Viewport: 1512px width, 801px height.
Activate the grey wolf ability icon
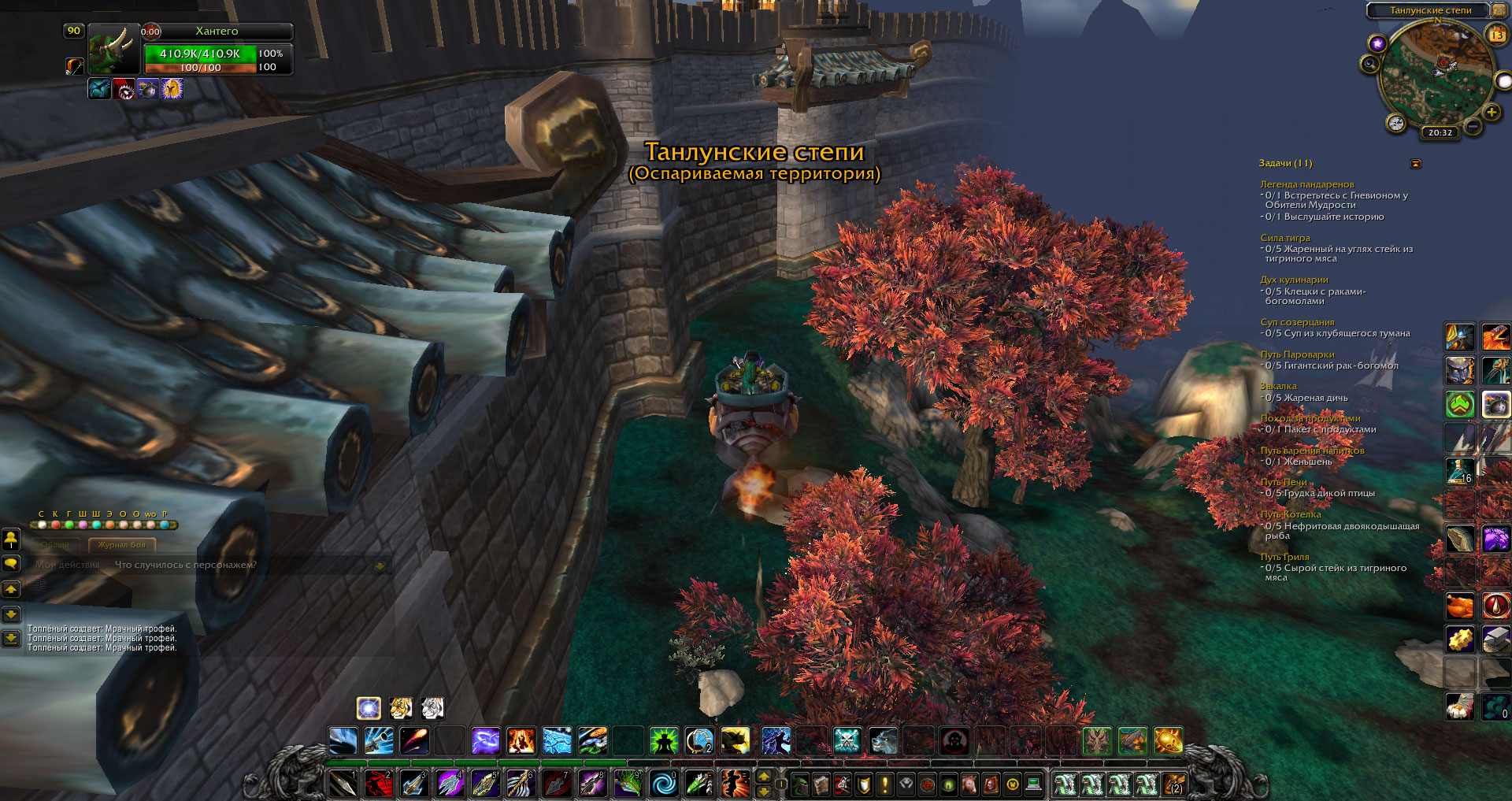tap(883, 741)
